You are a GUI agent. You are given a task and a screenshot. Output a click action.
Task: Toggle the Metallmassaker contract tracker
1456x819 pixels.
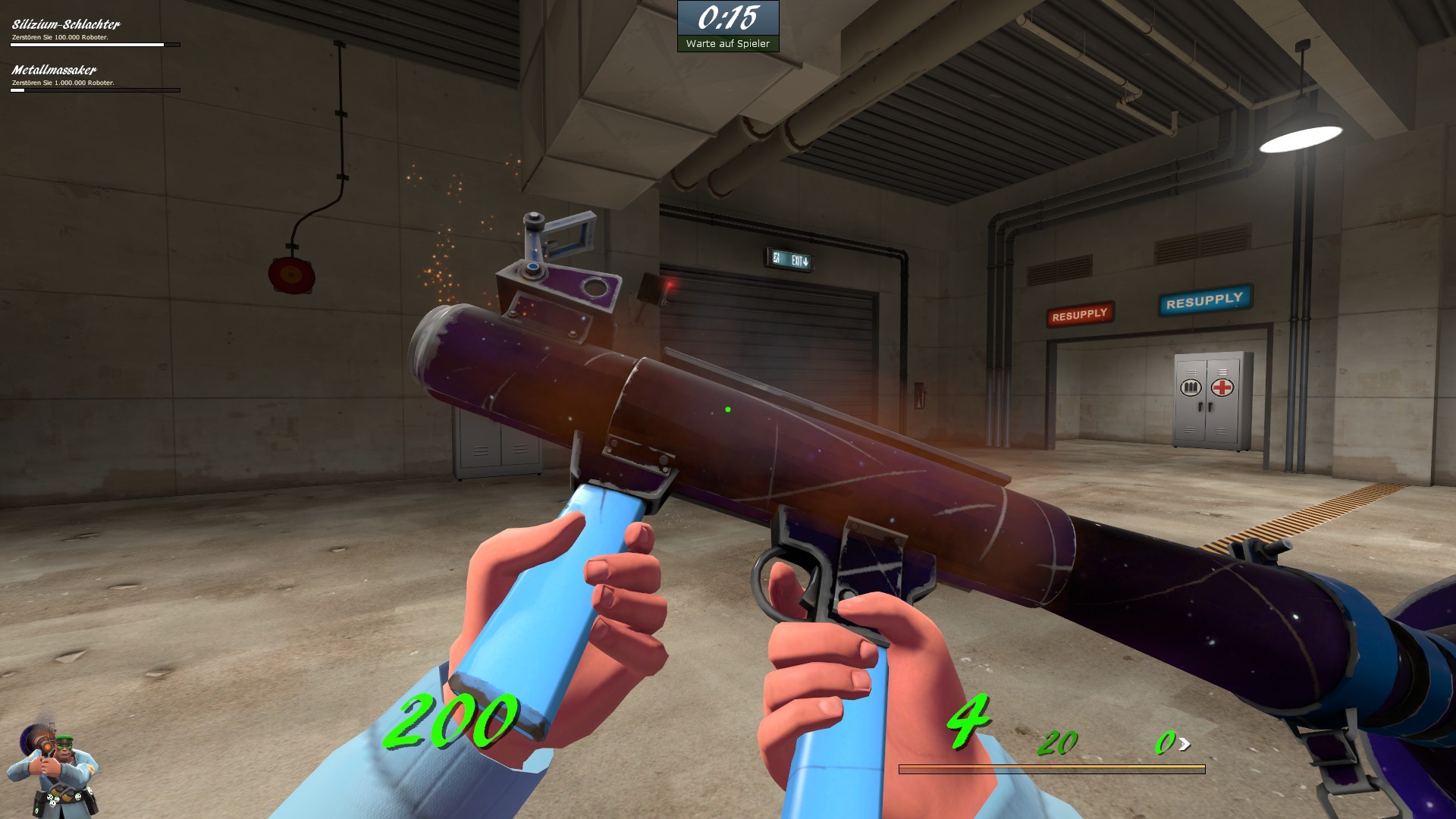[x=53, y=70]
